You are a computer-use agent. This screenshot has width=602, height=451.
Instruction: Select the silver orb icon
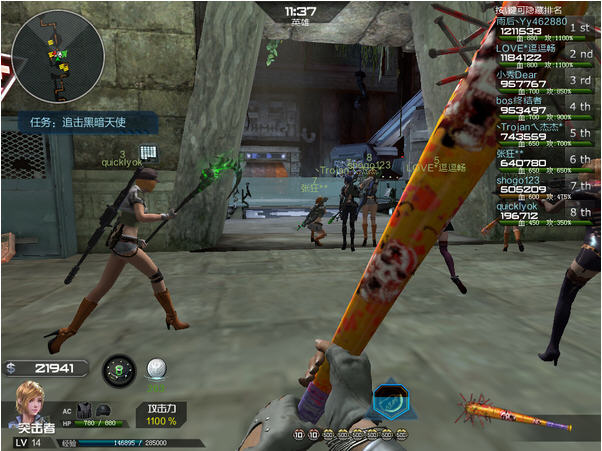[x=155, y=369]
